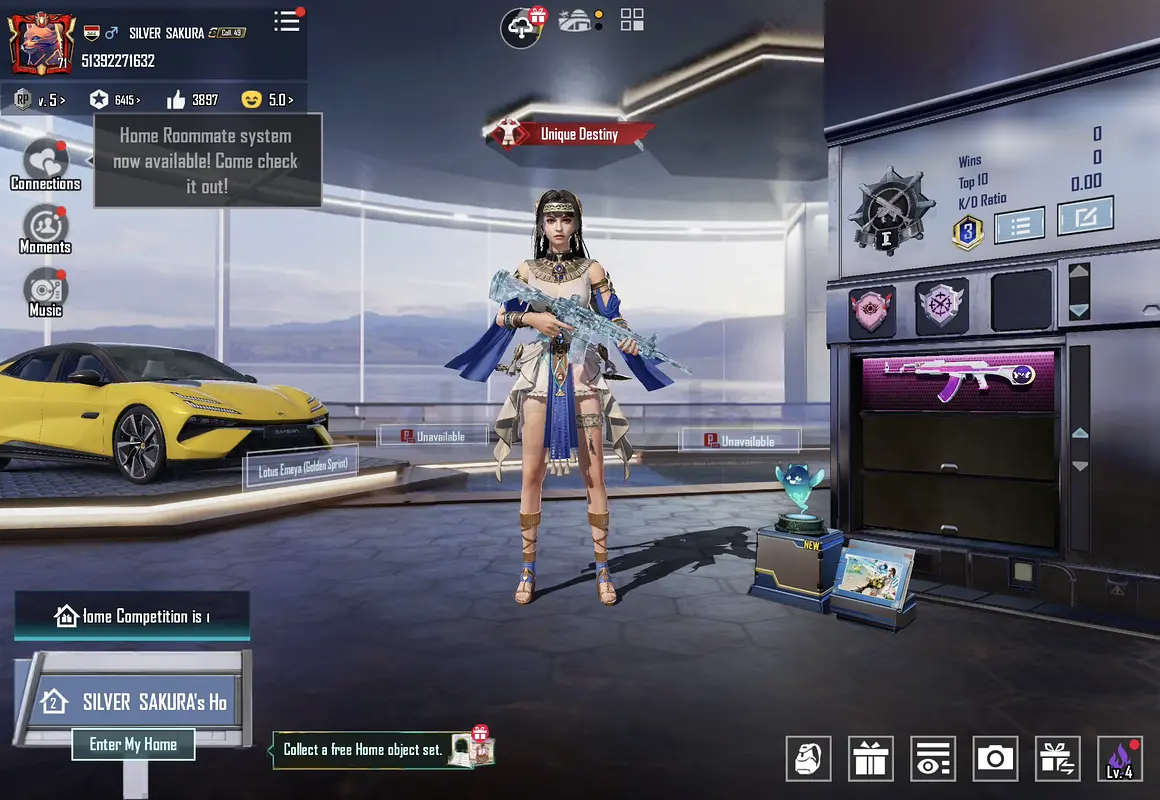Viewport: 1160px width, 800px height.
Task: Open the four-squares grid menu
Action: coord(632,20)
